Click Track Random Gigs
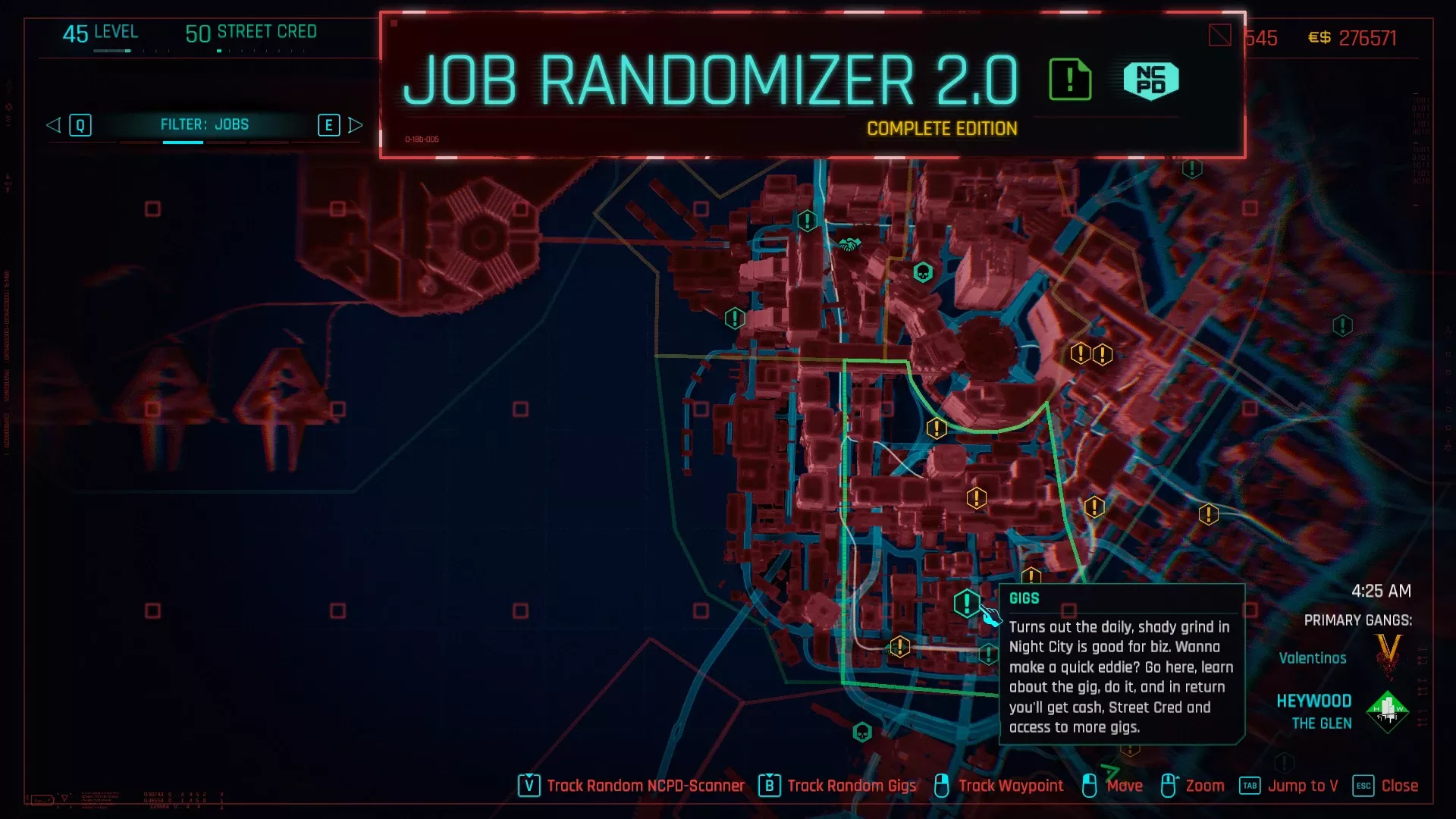 (x=852, y=786)
